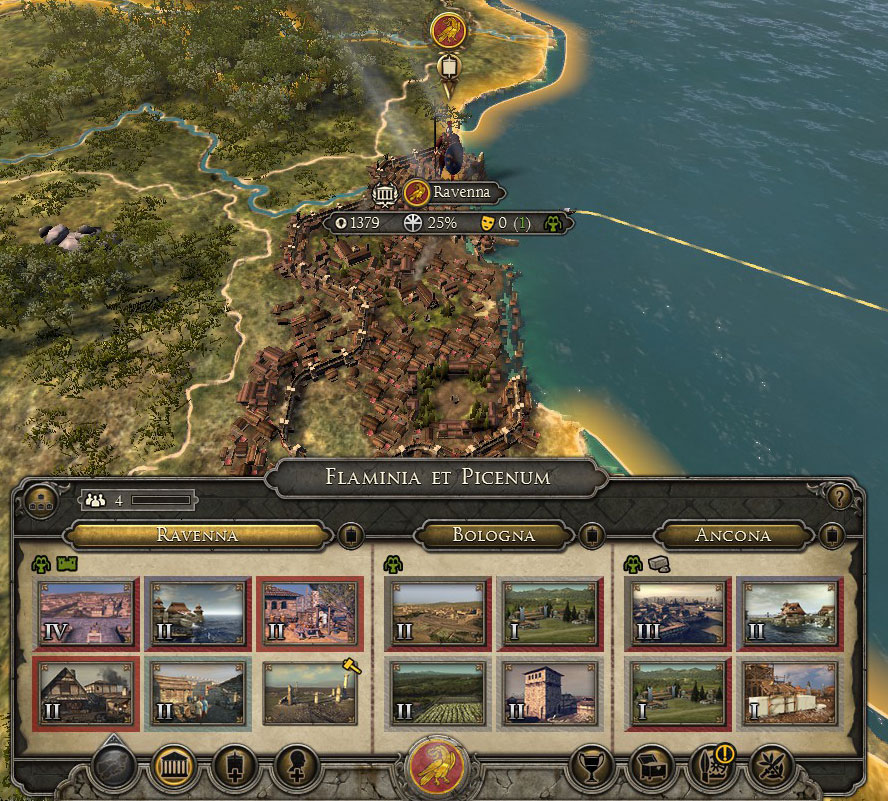
Task: Pick Bologna's level II farm fields building
Action: [x=435, y=692]
